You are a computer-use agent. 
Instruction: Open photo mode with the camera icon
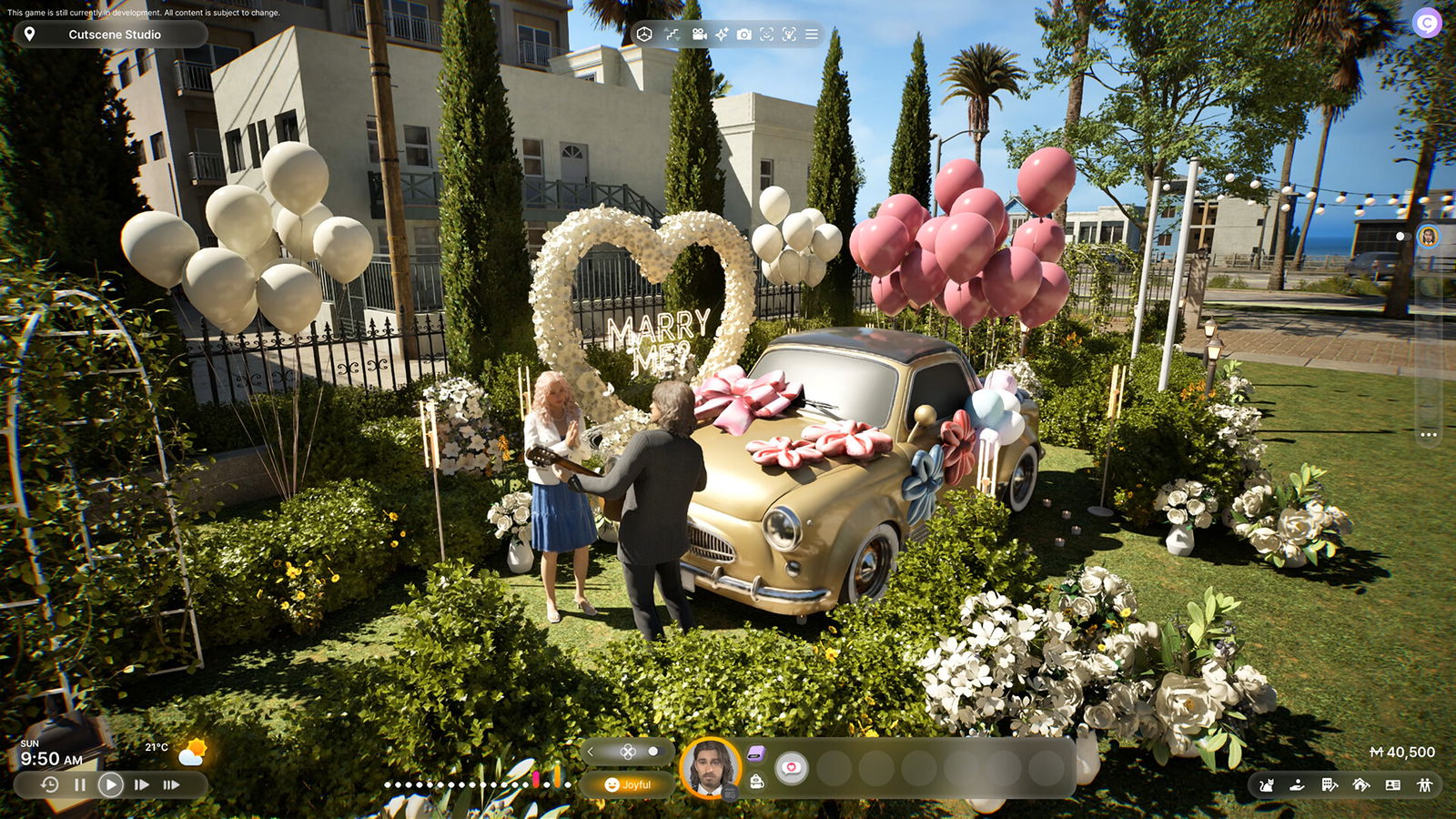click(744, 35)
